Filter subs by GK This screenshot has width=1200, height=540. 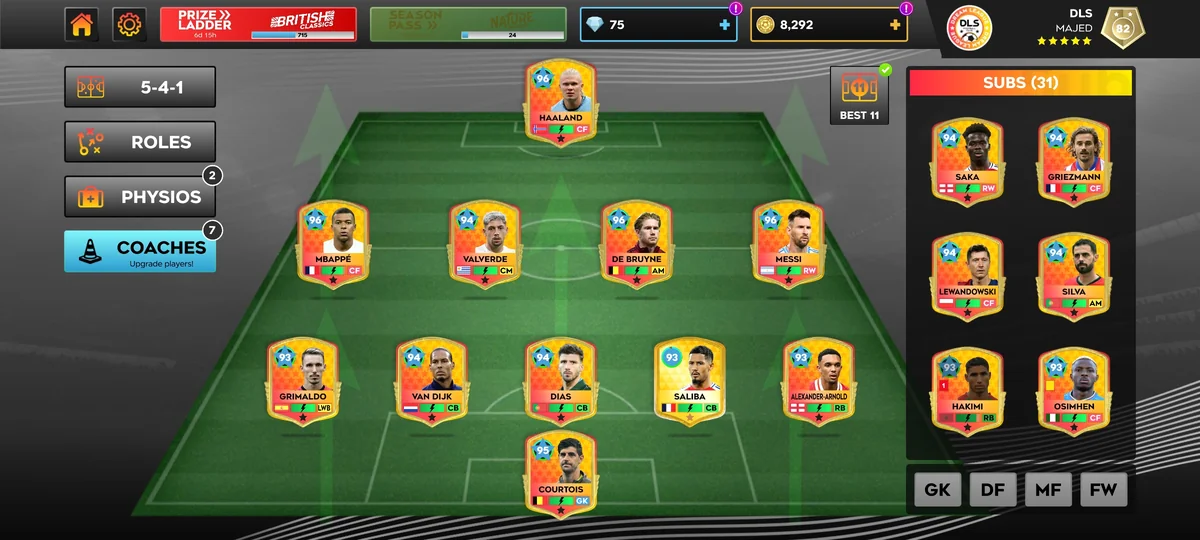coord(937,490)
